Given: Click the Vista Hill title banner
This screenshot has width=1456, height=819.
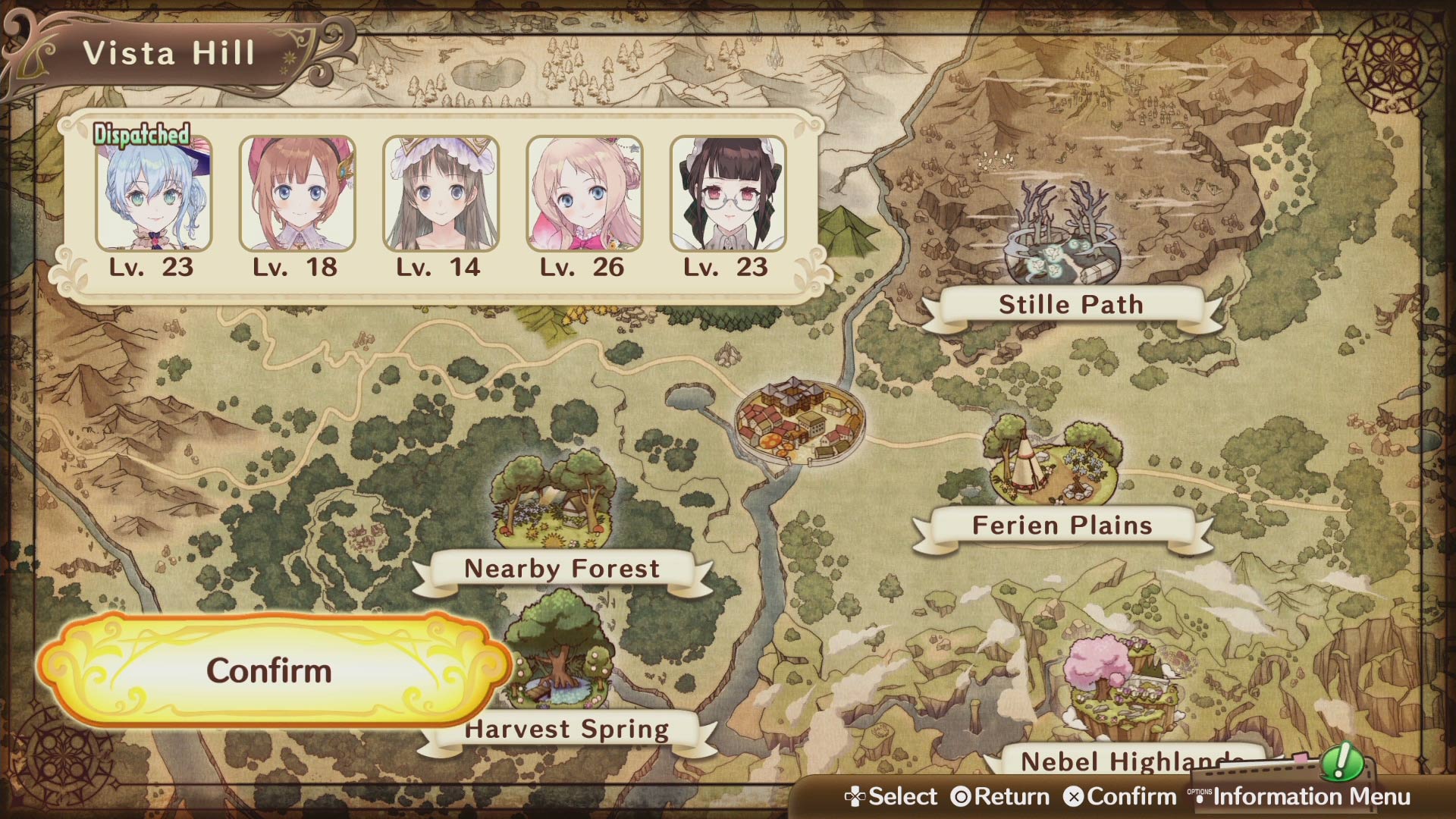Looking at the screenshot, I should click(171, 53).
